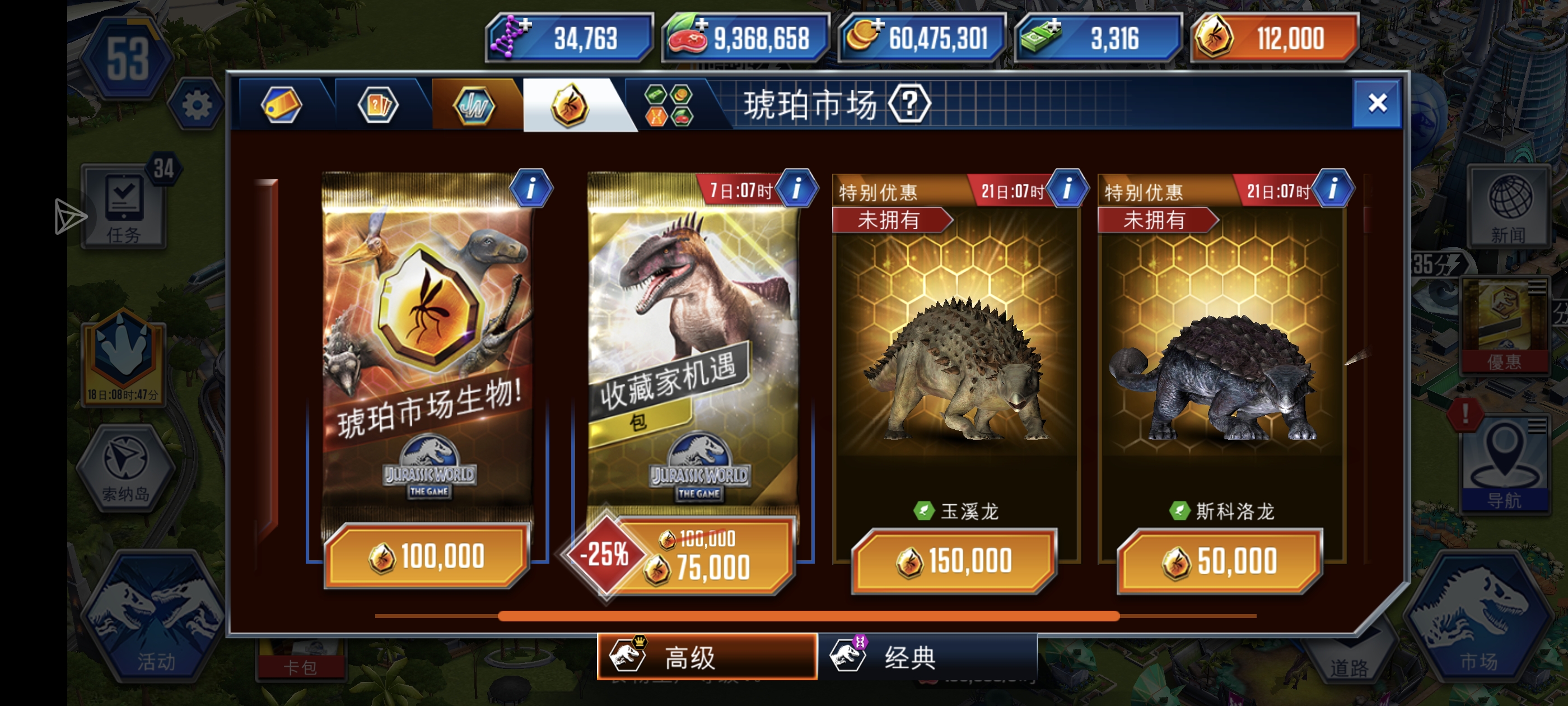The height and width of the screenshot is (706, 1568).
Task: Select the card packs tab with question mark cards
Action: (x=379, y=105)
